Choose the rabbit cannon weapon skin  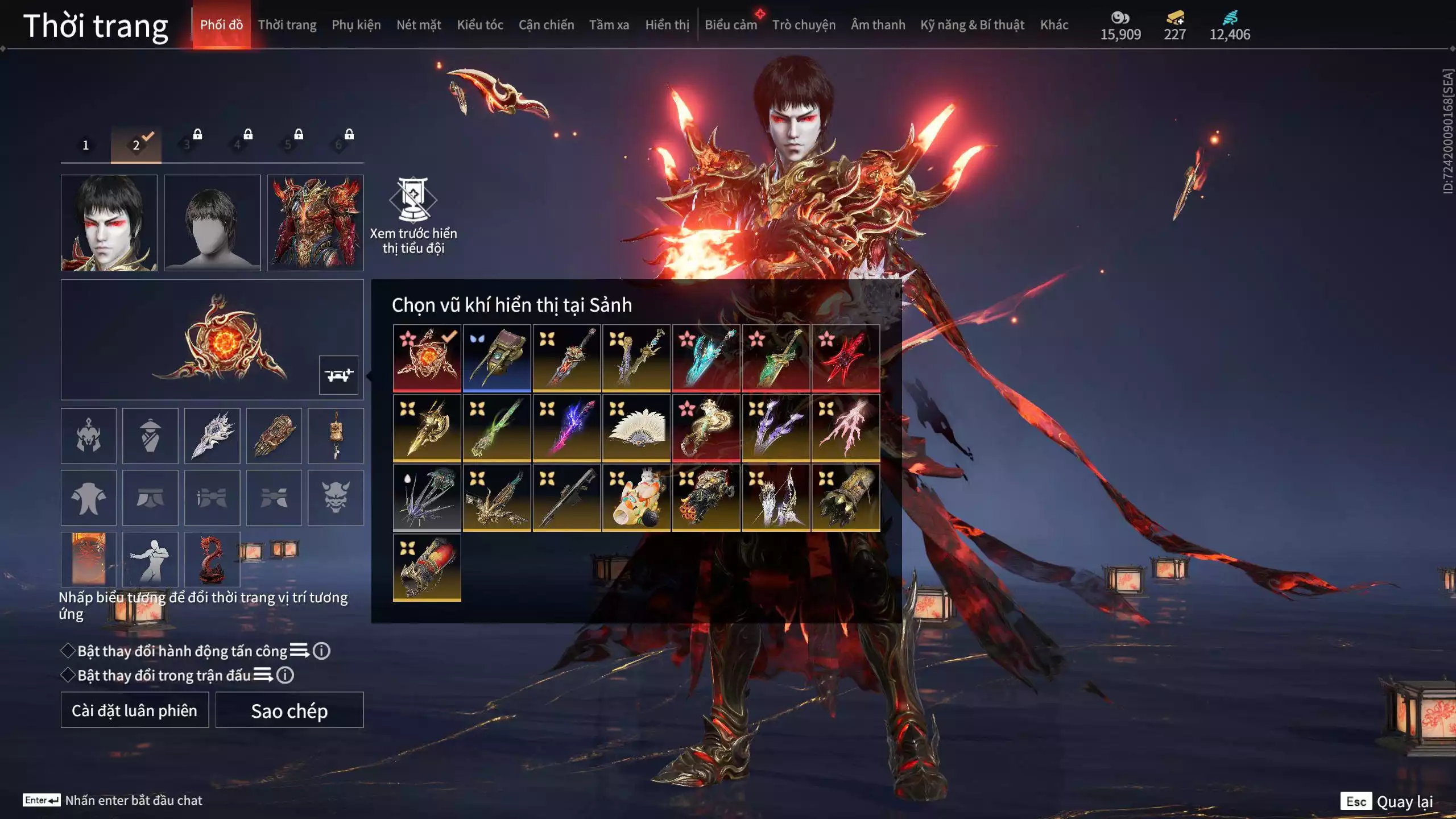click(636, 498)
